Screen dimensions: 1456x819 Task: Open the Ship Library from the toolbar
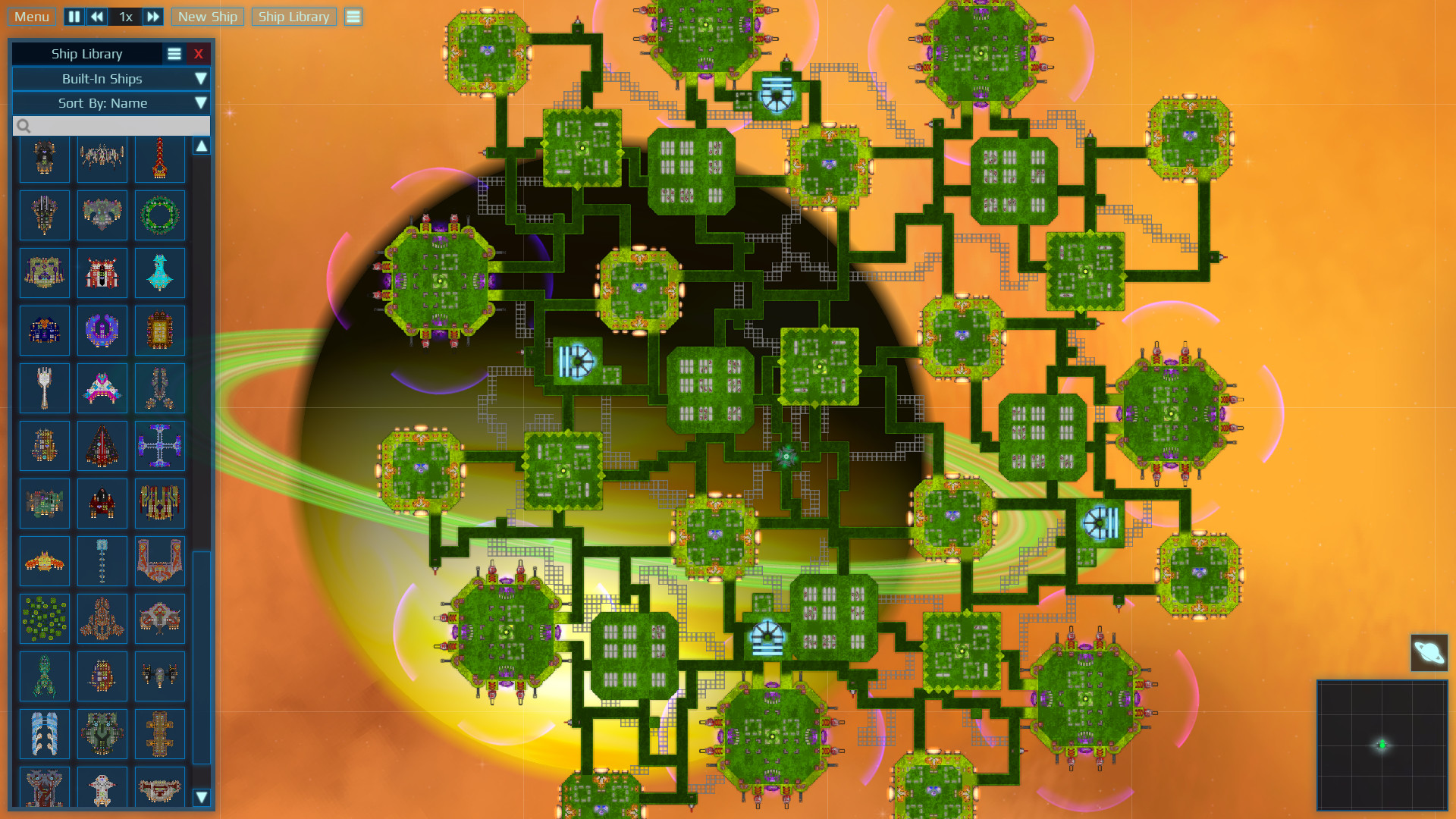click(293, 16)
